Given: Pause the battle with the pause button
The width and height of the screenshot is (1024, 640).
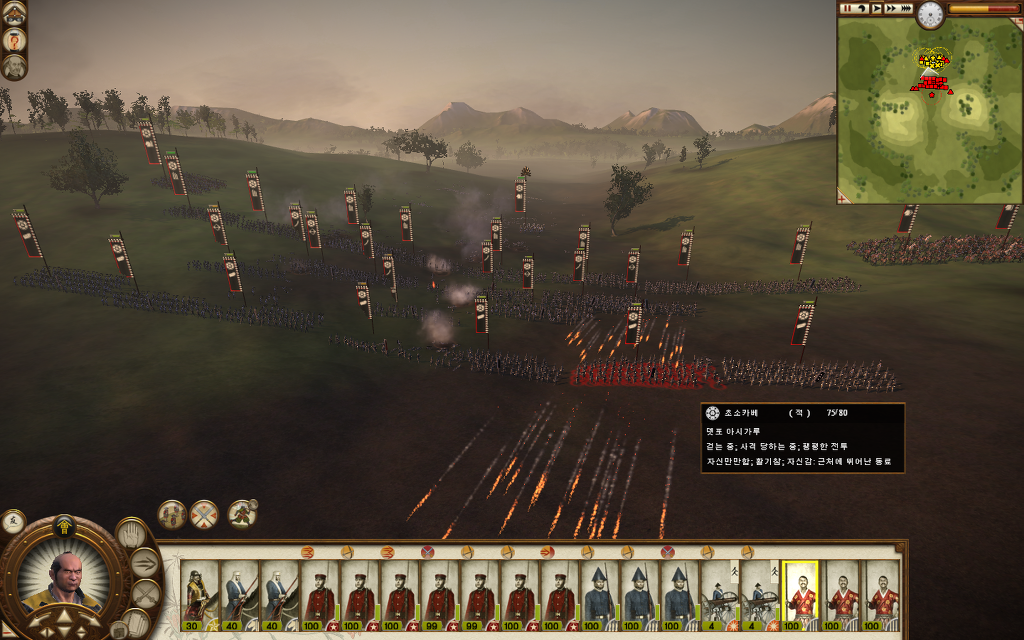Looking at the screenshot, I should pyautogui.click(x=847, y=8).
